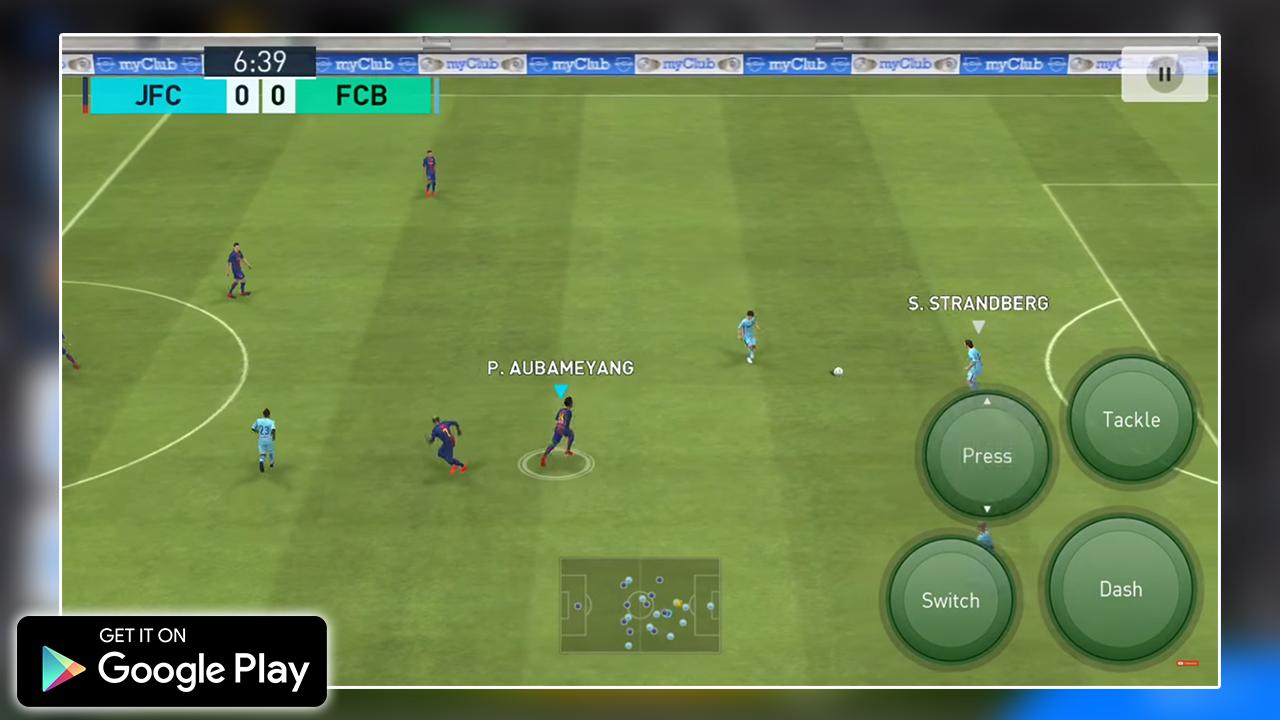This screenshot has height=720, width=1280.
Task: Open the JFC team panel
Action: pyautogui.click(x=158, y=96)
